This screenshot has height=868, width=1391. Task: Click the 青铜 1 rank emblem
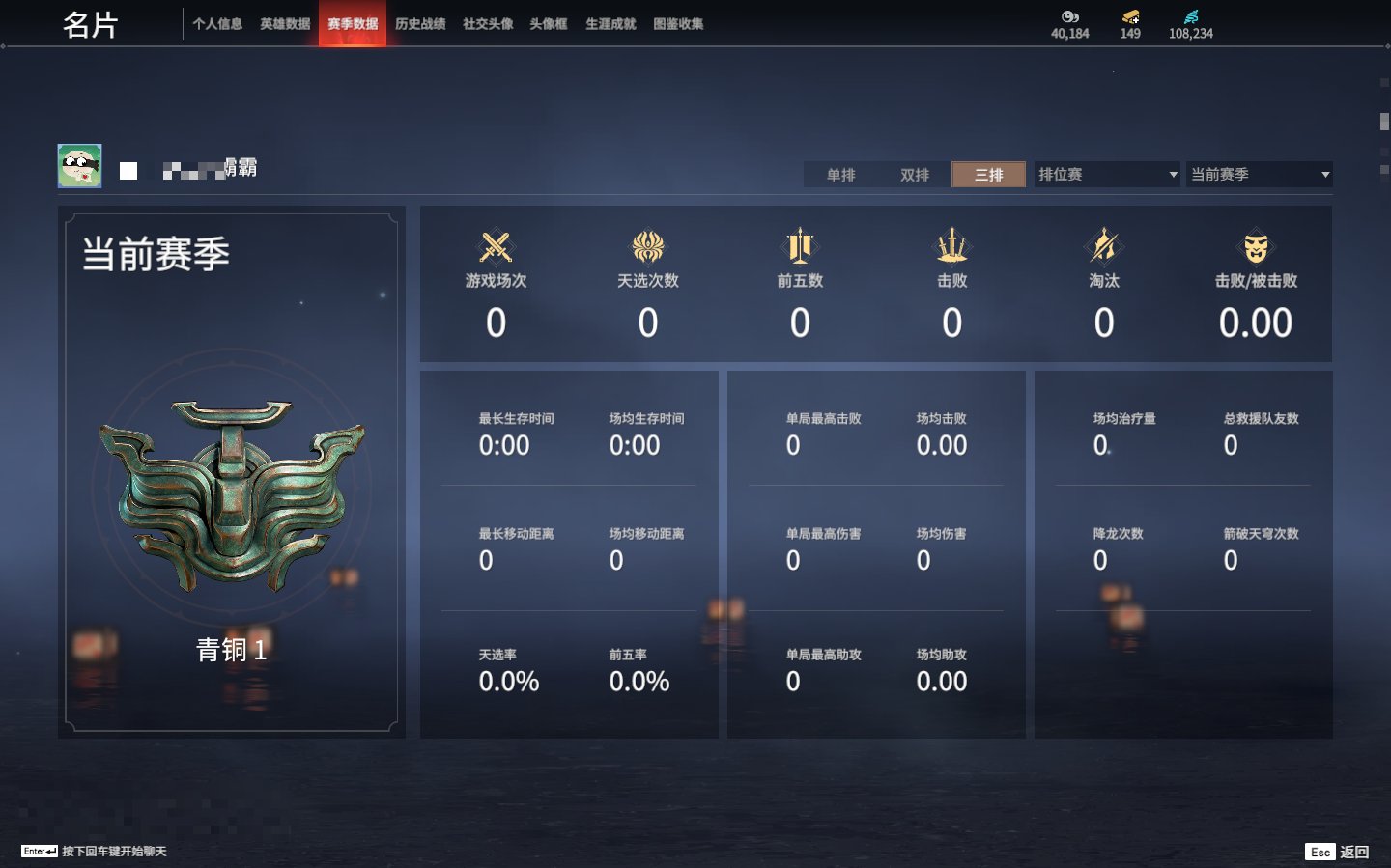(x=232, y=494)
